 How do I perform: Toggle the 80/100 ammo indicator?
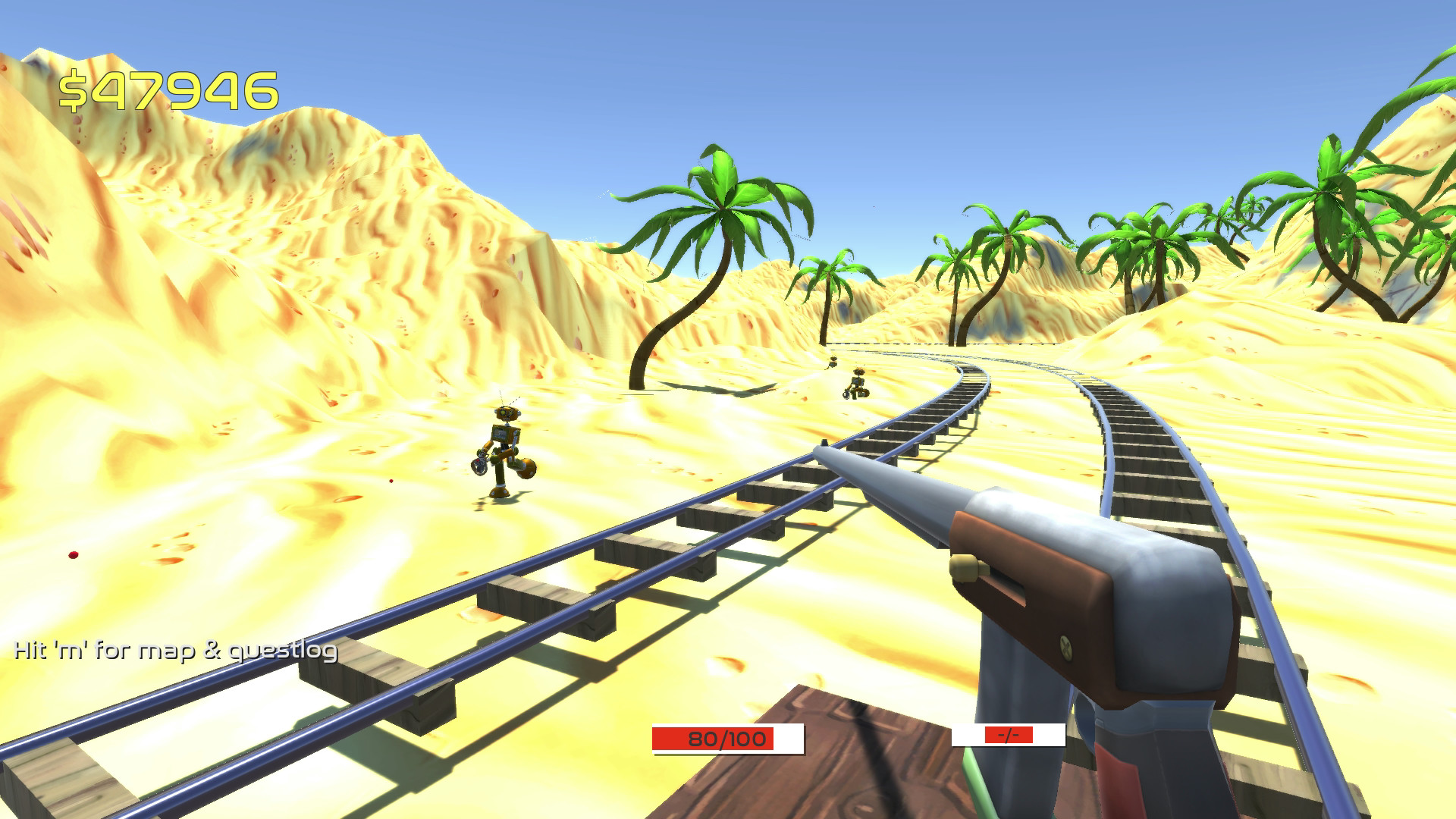point(726,738)
